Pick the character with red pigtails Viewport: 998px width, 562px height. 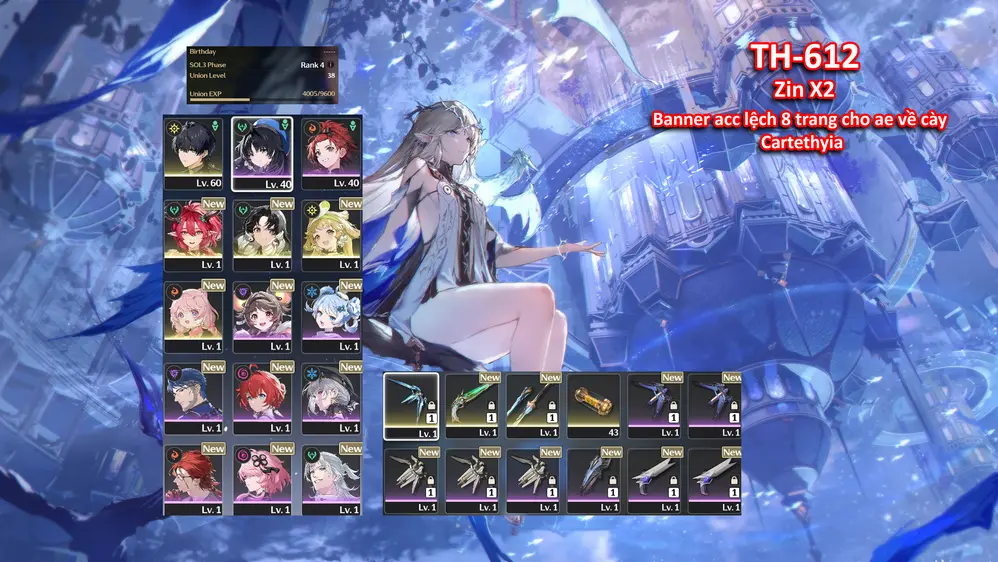(194, 235)
